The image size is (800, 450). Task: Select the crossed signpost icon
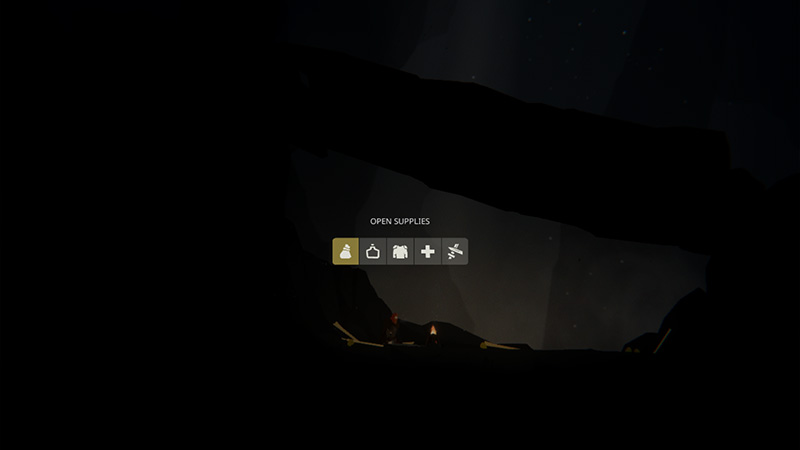click(x=454, y=251)
